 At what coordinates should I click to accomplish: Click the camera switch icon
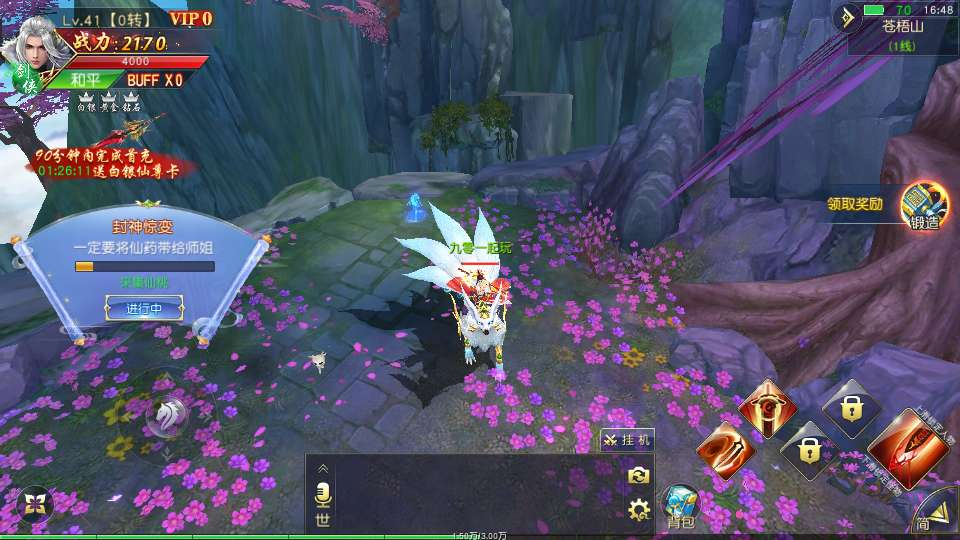pos(639,476)
